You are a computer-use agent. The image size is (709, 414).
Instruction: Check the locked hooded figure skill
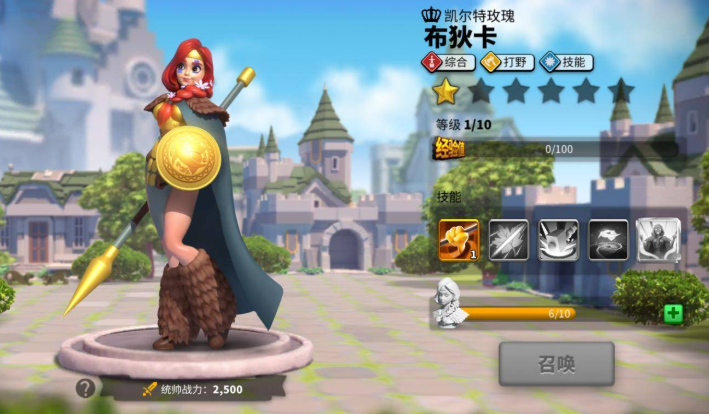[x=658, y=240]
